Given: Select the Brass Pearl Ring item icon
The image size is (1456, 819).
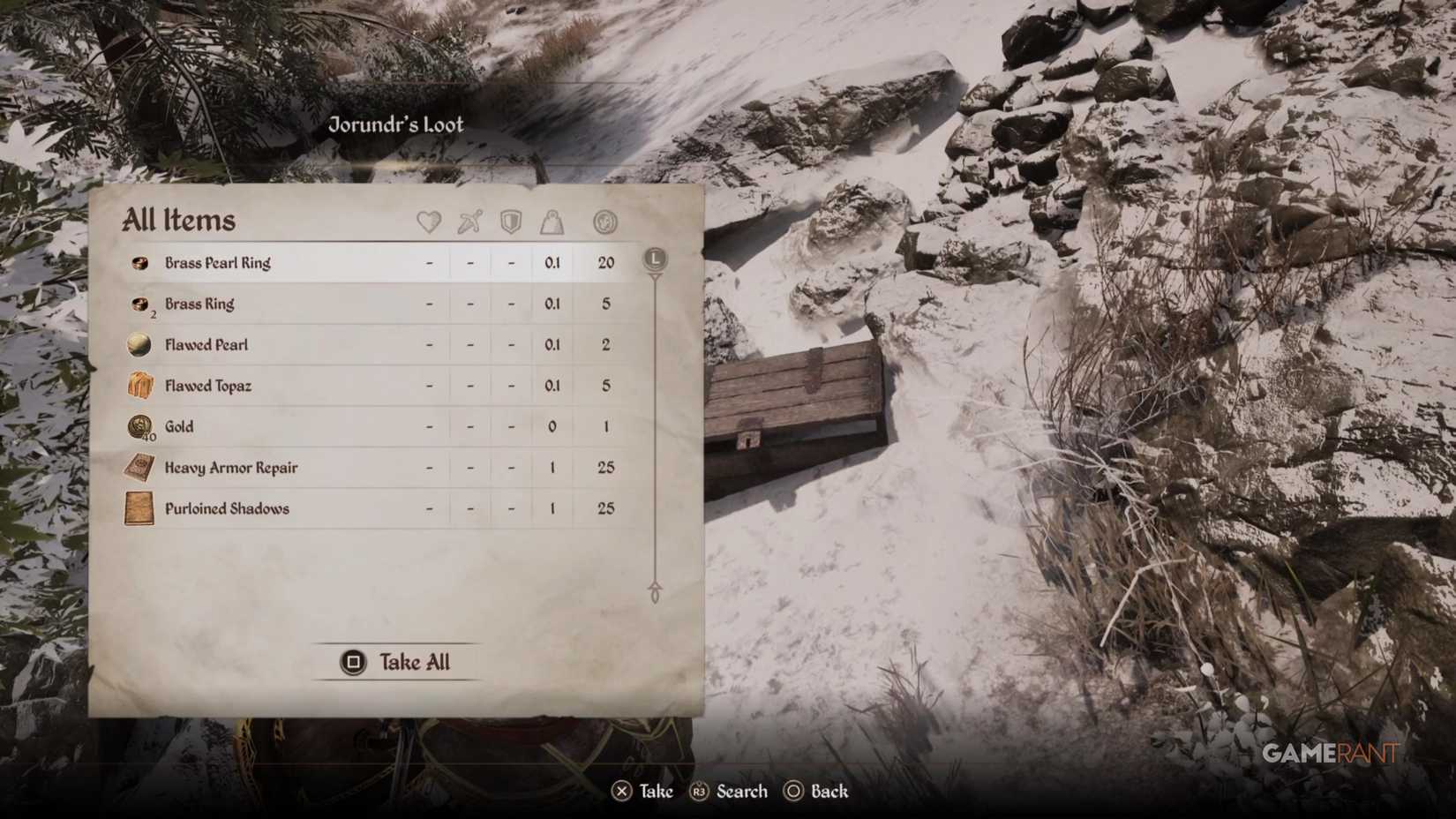Looking at the screenshot, I should coord(139,262).
